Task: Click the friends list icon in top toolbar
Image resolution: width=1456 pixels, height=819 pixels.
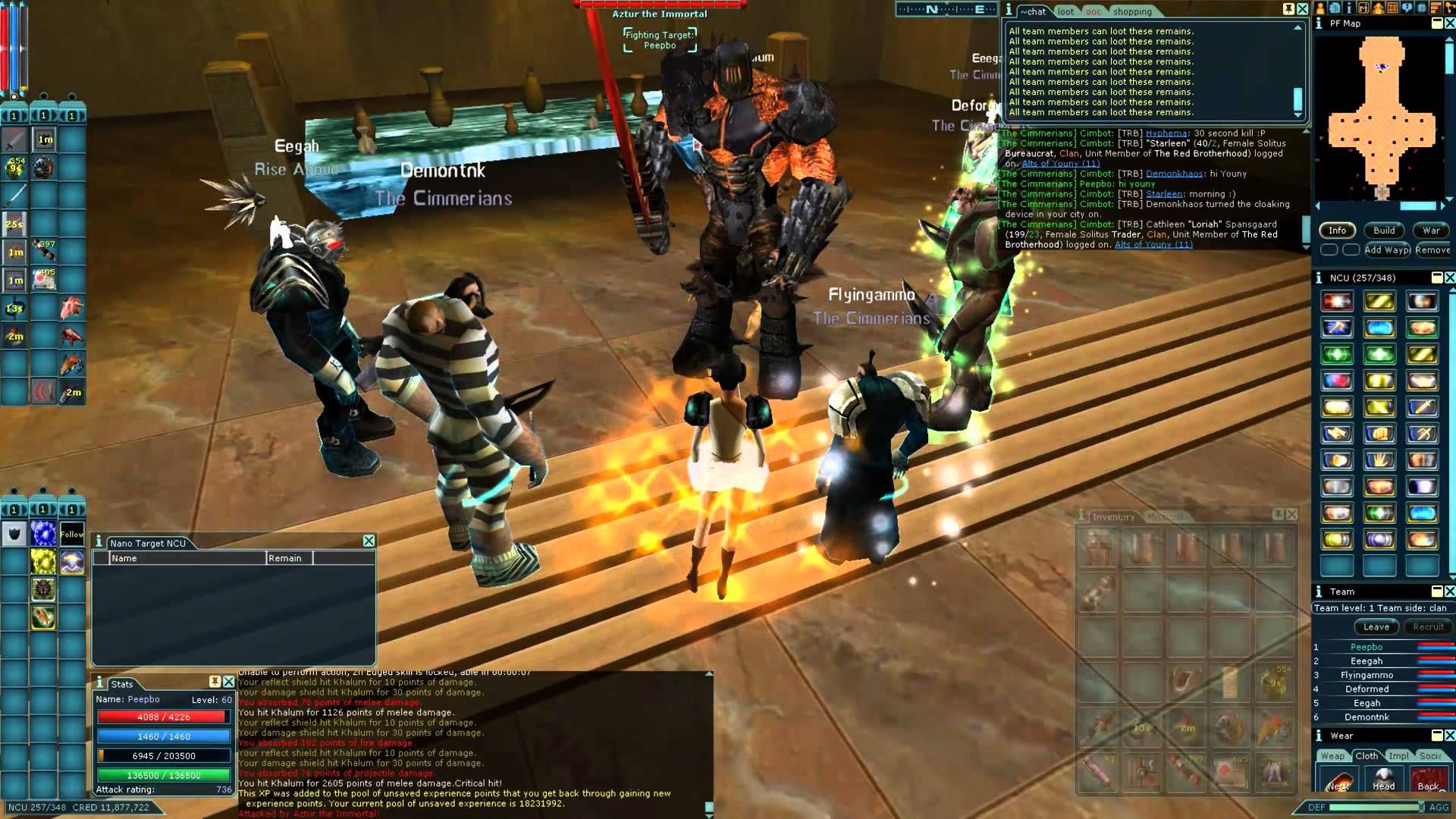Action: 1378,9
